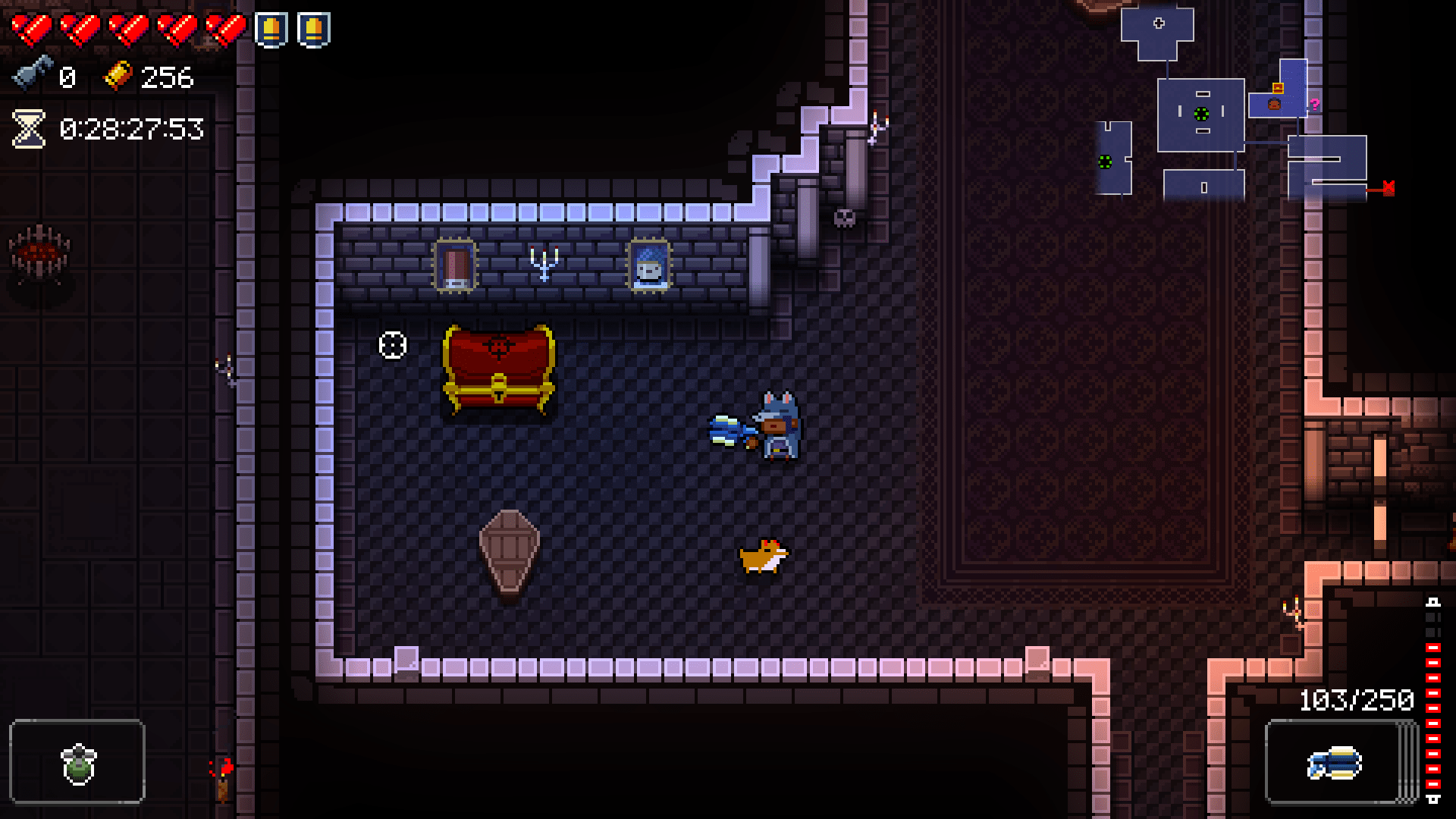This screenshot has height=819, width=1456.
Task: Click the green skull marker on the minimap
Action: [x=1200, y=115]
